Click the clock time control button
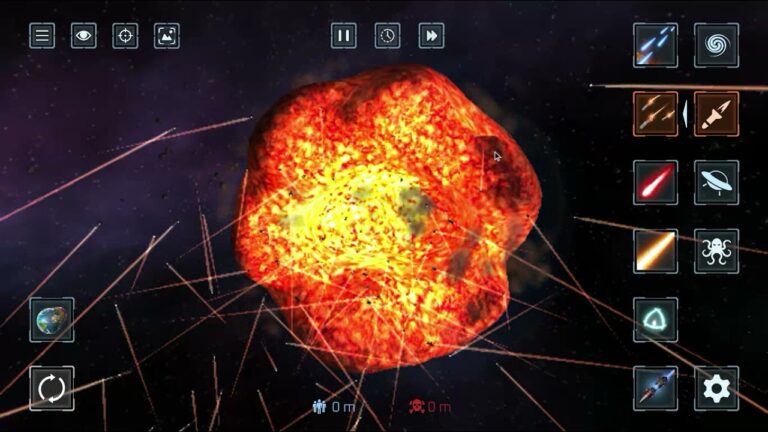 (x=388, y=36)
